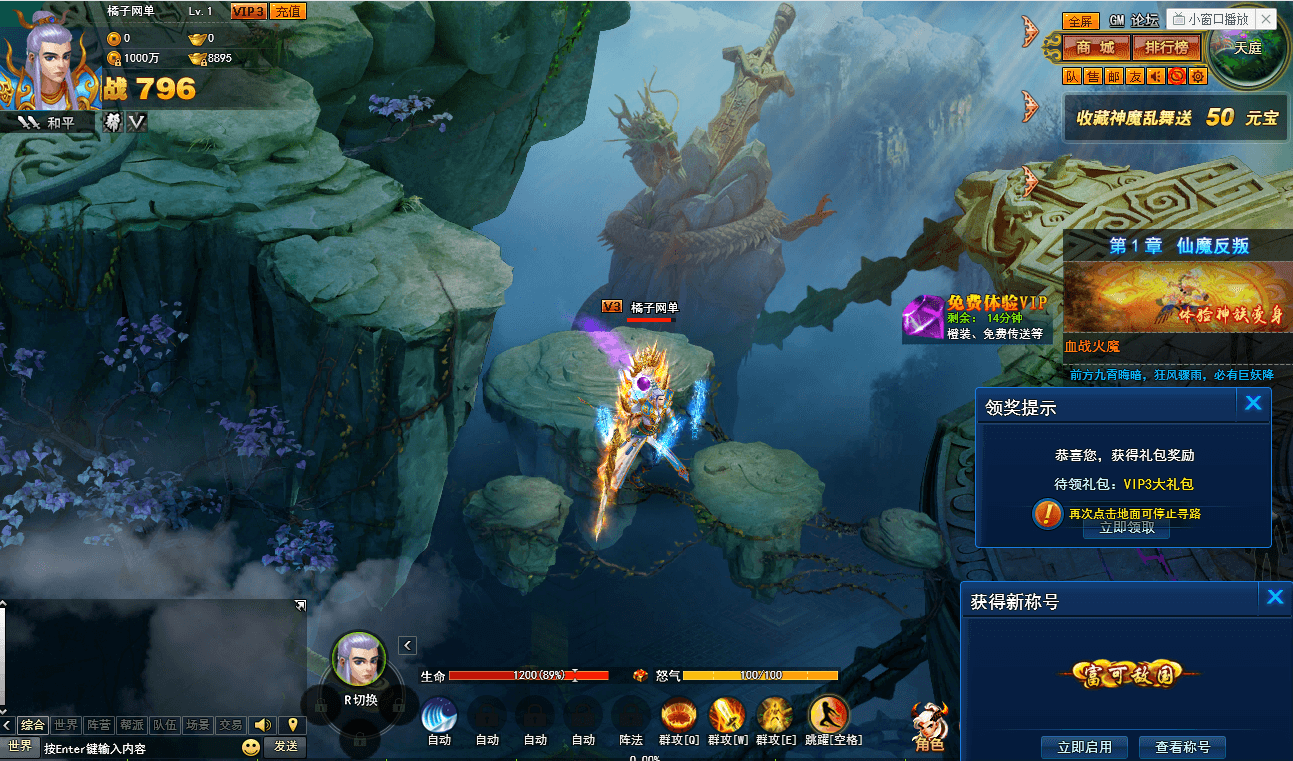
Task: Close the 小窗口播放 overlay
Action: [x=1267, y=19]
